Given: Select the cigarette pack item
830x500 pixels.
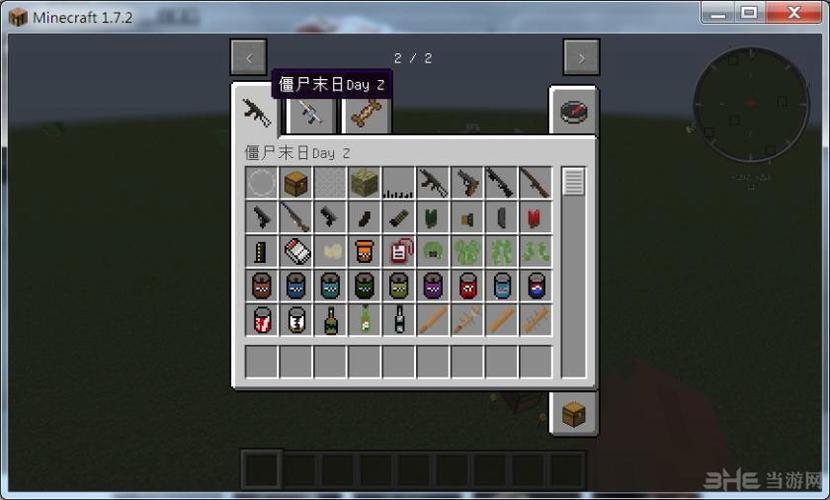Looking at the screenshot, I should [x=296, y=251].
